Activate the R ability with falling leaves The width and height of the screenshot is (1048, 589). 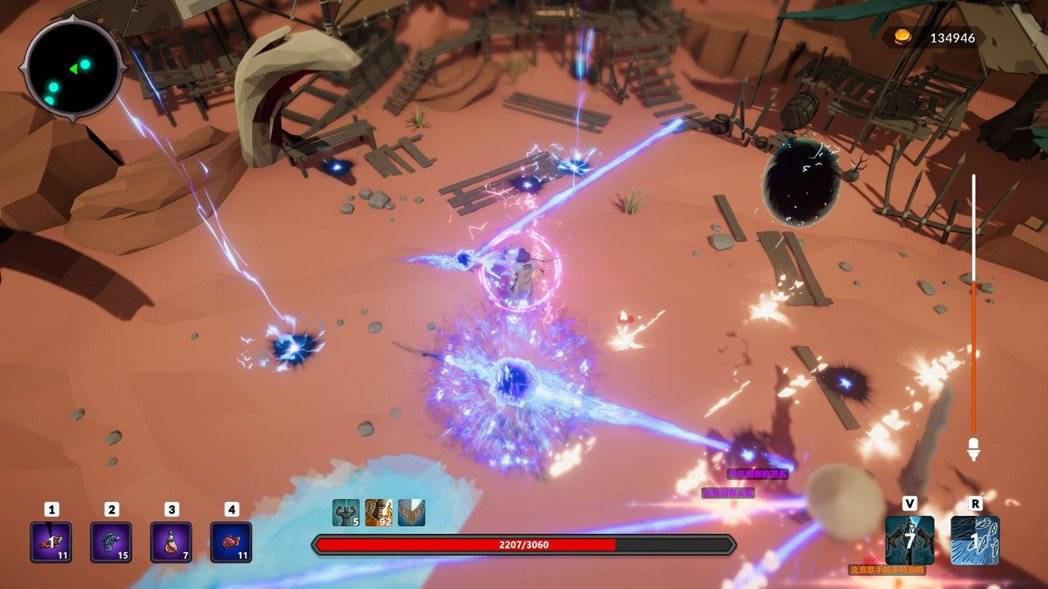tap(974, 540)
